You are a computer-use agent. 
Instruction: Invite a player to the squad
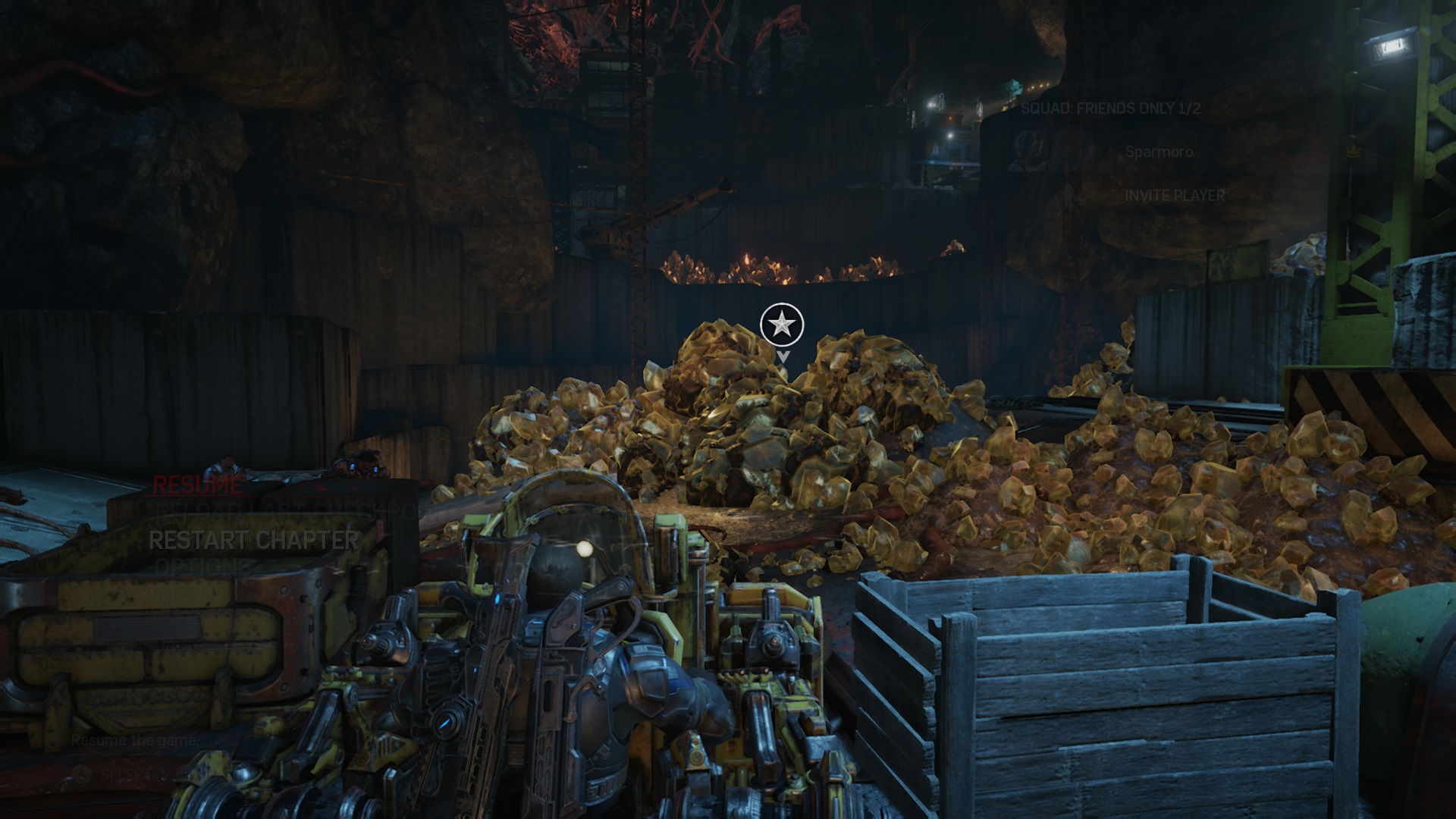pos(1174,196)
